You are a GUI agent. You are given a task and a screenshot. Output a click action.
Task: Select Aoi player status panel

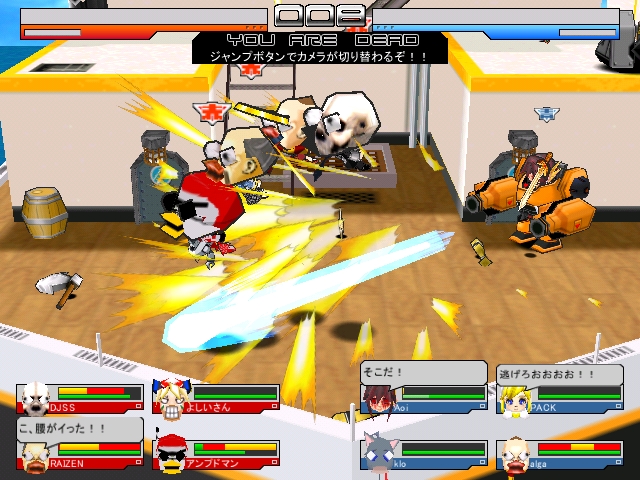[x=423, y=397]
